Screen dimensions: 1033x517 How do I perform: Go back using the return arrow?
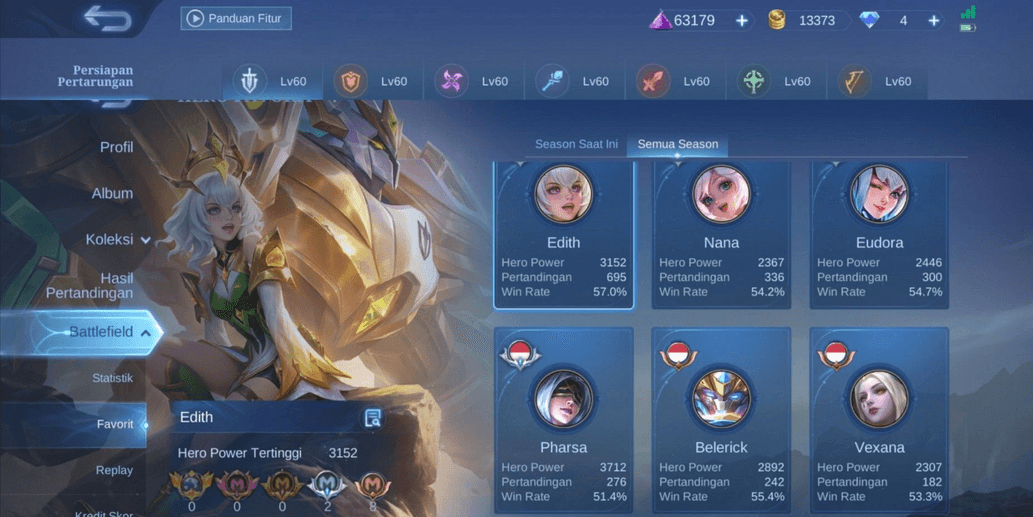click(107, 18)
